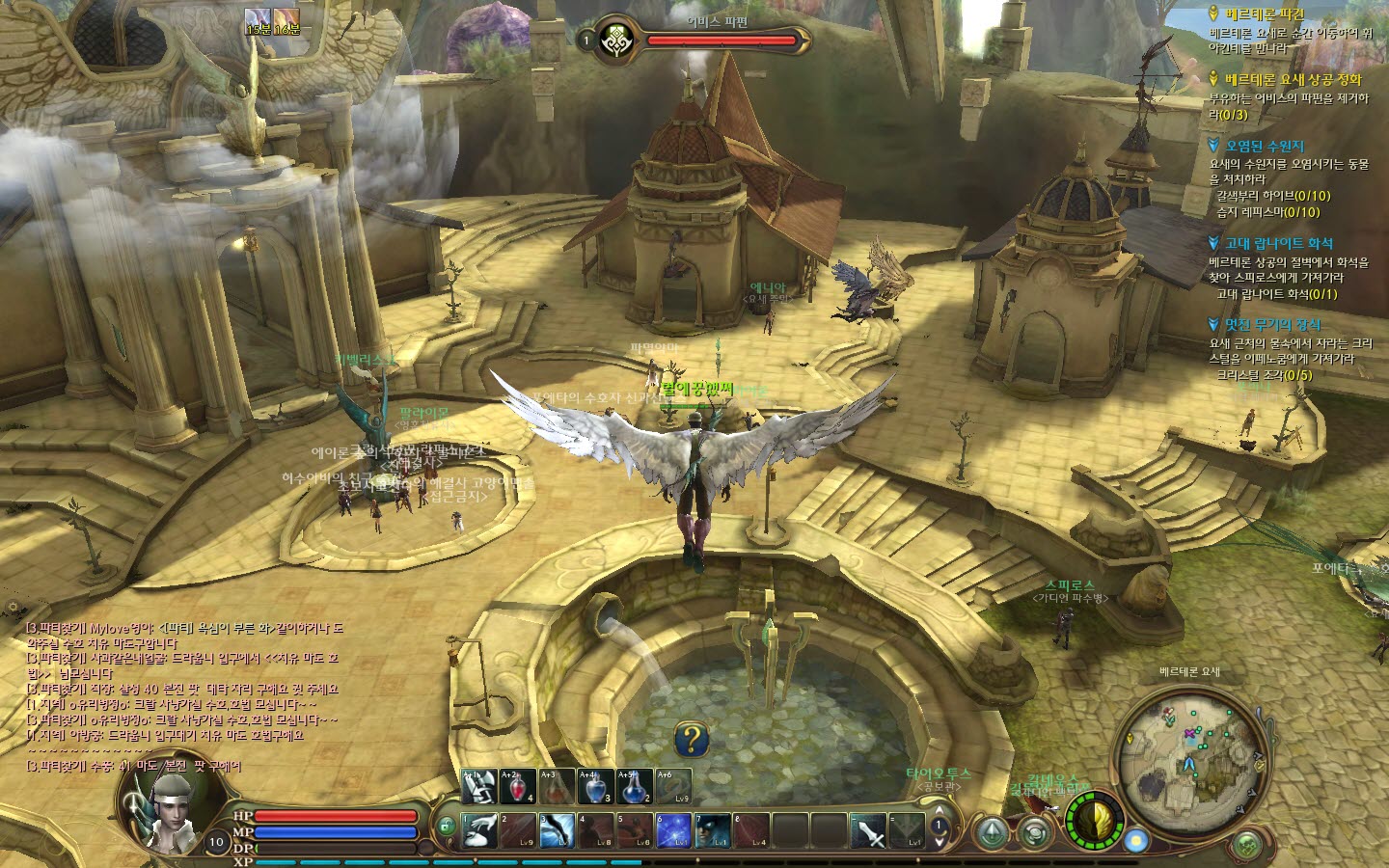Click the chat log window
The height and width of the screenshot is (868, 1389).
pos(183,696)
